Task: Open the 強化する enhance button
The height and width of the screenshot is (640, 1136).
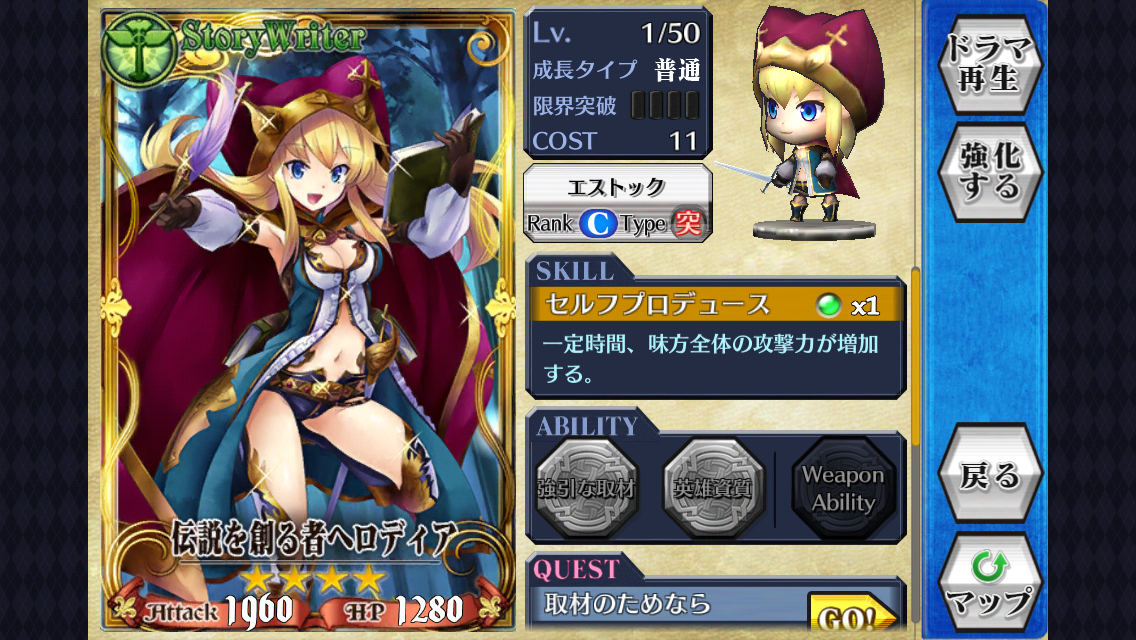Action: click(x=989, y=171)
